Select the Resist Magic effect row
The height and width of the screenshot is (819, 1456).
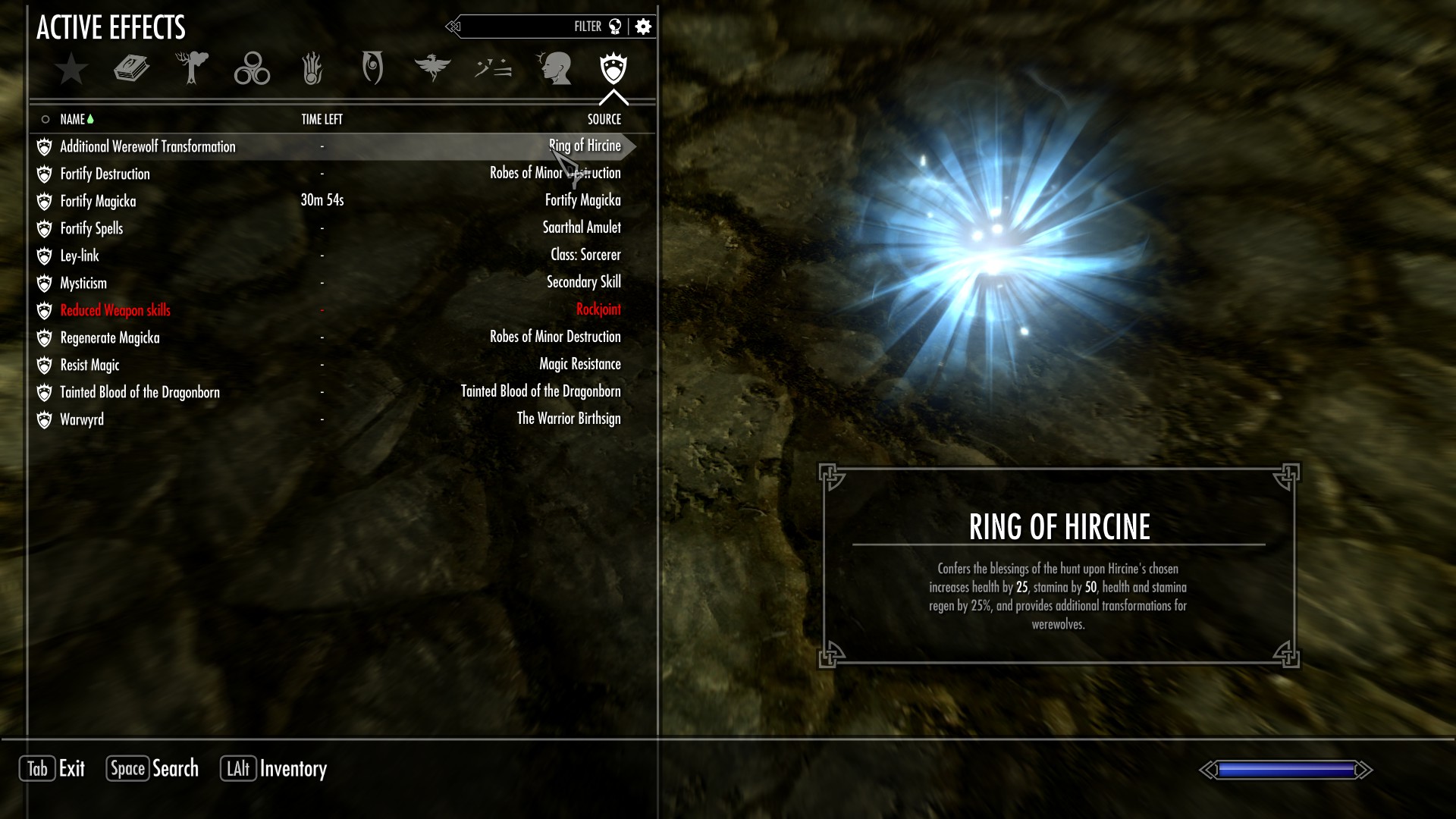[x=90, y=365]
